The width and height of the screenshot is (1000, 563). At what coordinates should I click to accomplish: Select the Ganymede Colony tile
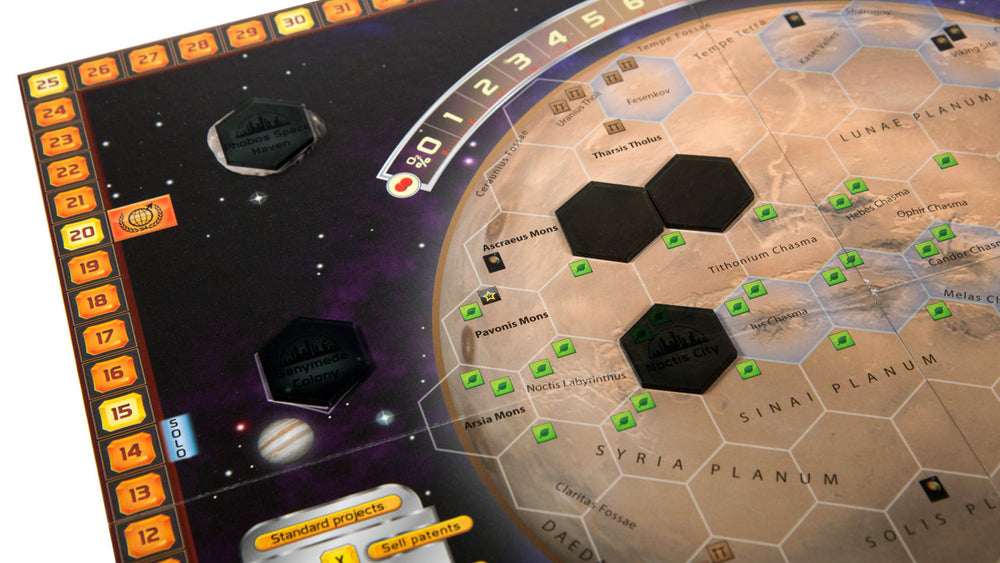[x=315, y=363]
